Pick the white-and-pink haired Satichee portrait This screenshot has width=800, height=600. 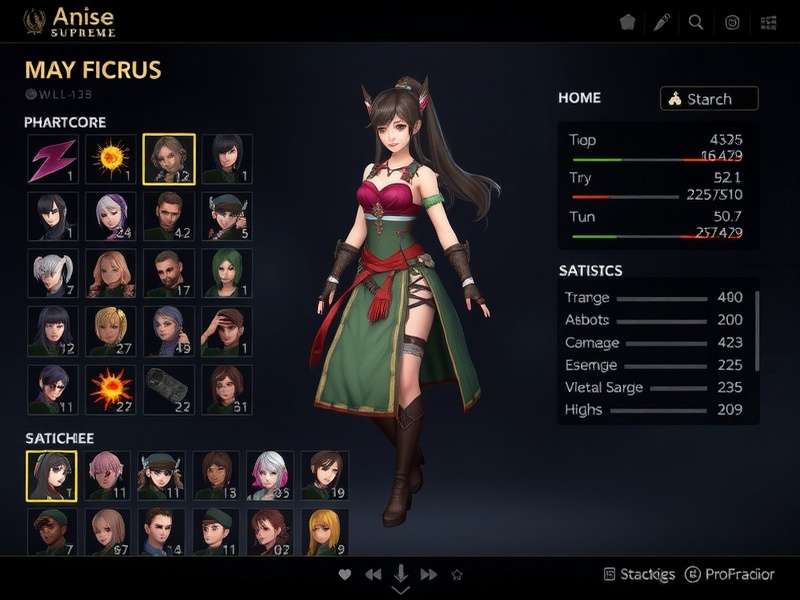[270, 475]
